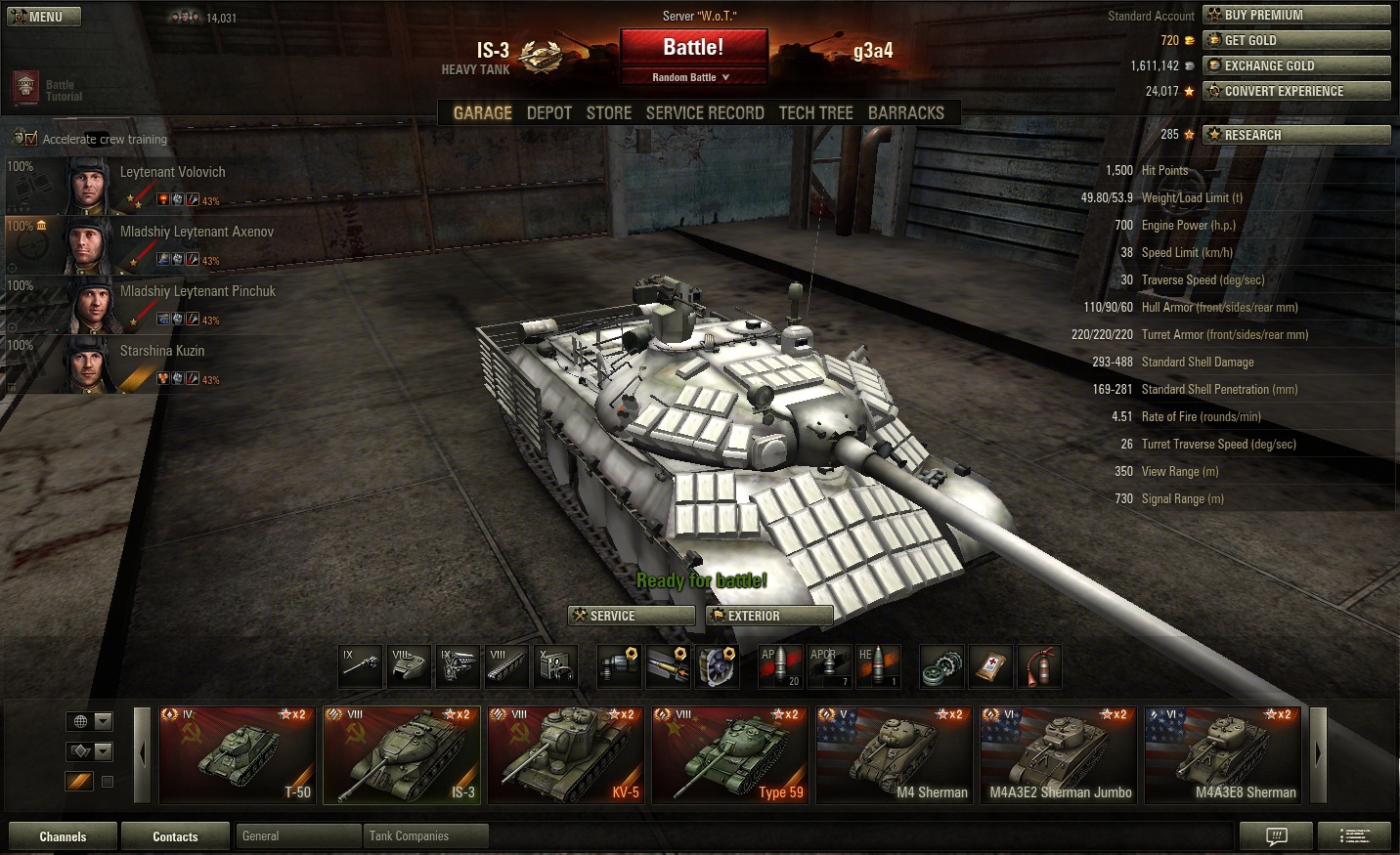
Task: Open the Random Battle mode dropdown
Action: point(692,77)
